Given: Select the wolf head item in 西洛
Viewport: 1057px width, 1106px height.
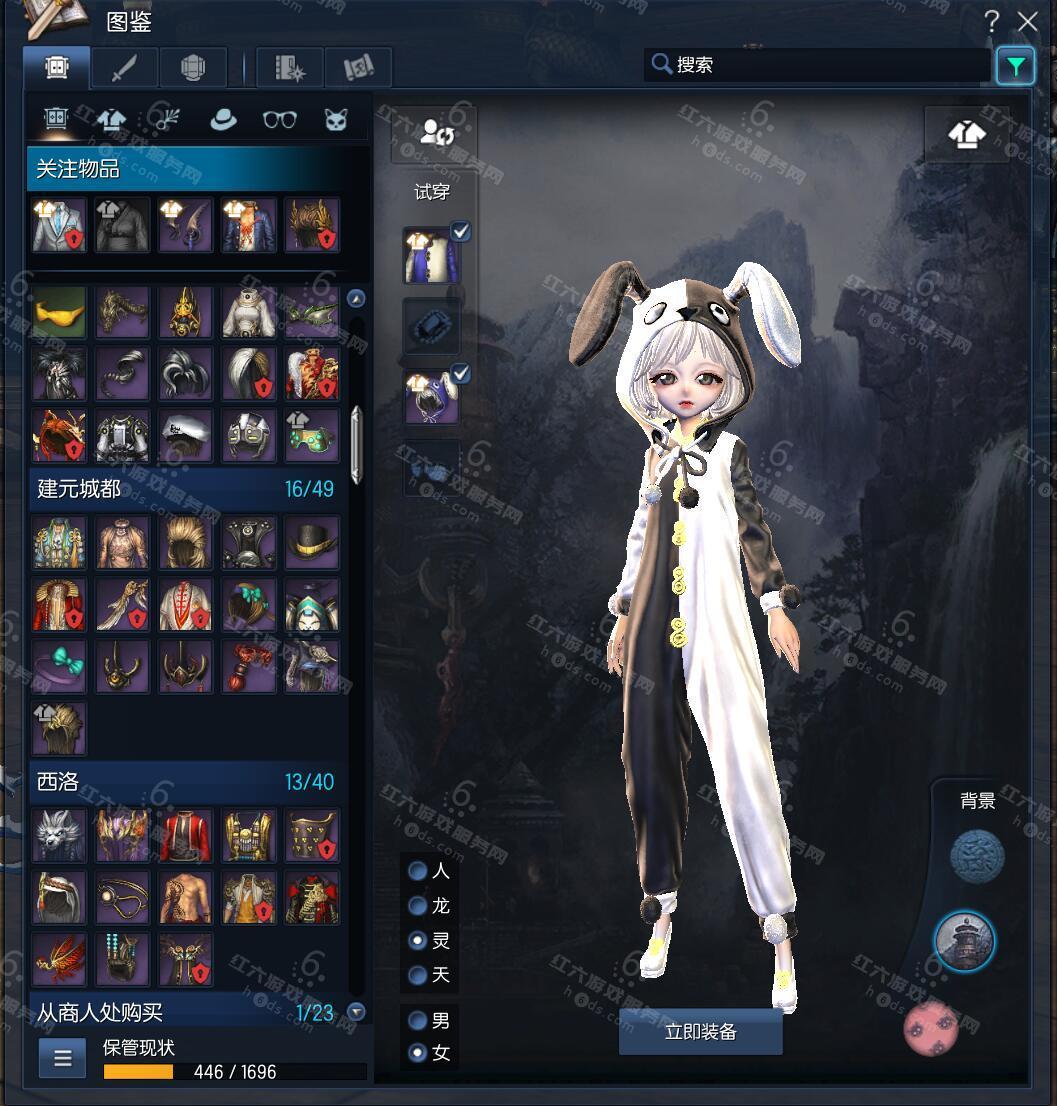Looking at the screenshot, I should tap(59, 835).
